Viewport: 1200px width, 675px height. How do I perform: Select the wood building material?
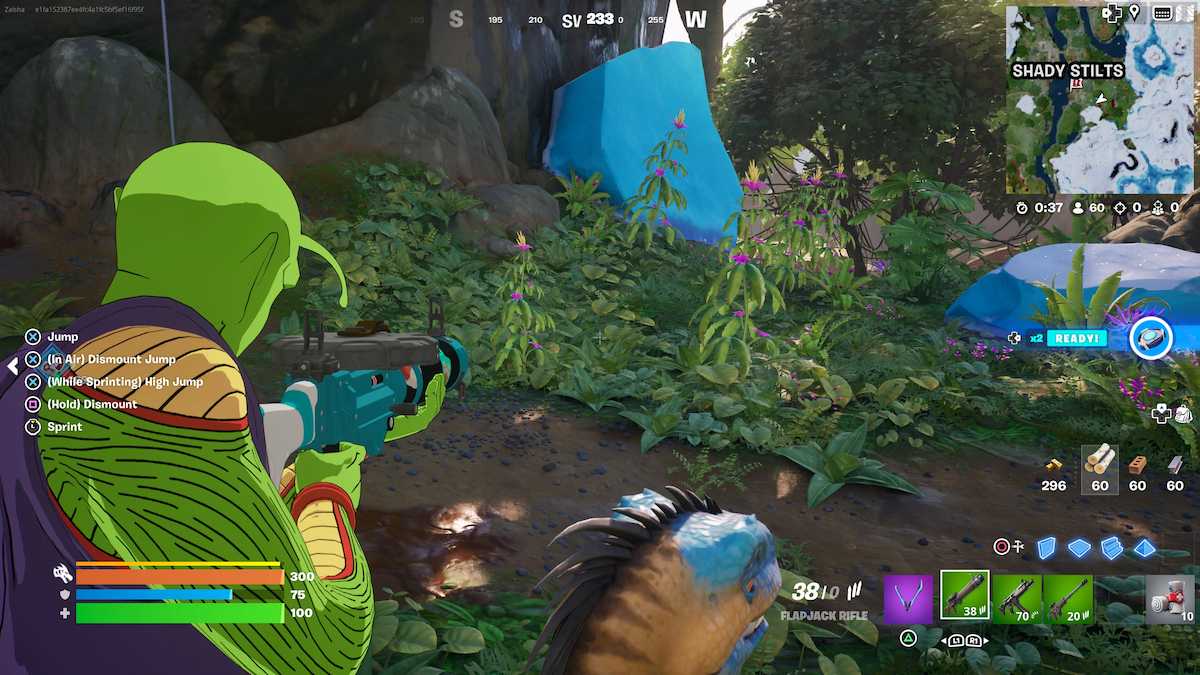pos(1100,462)
